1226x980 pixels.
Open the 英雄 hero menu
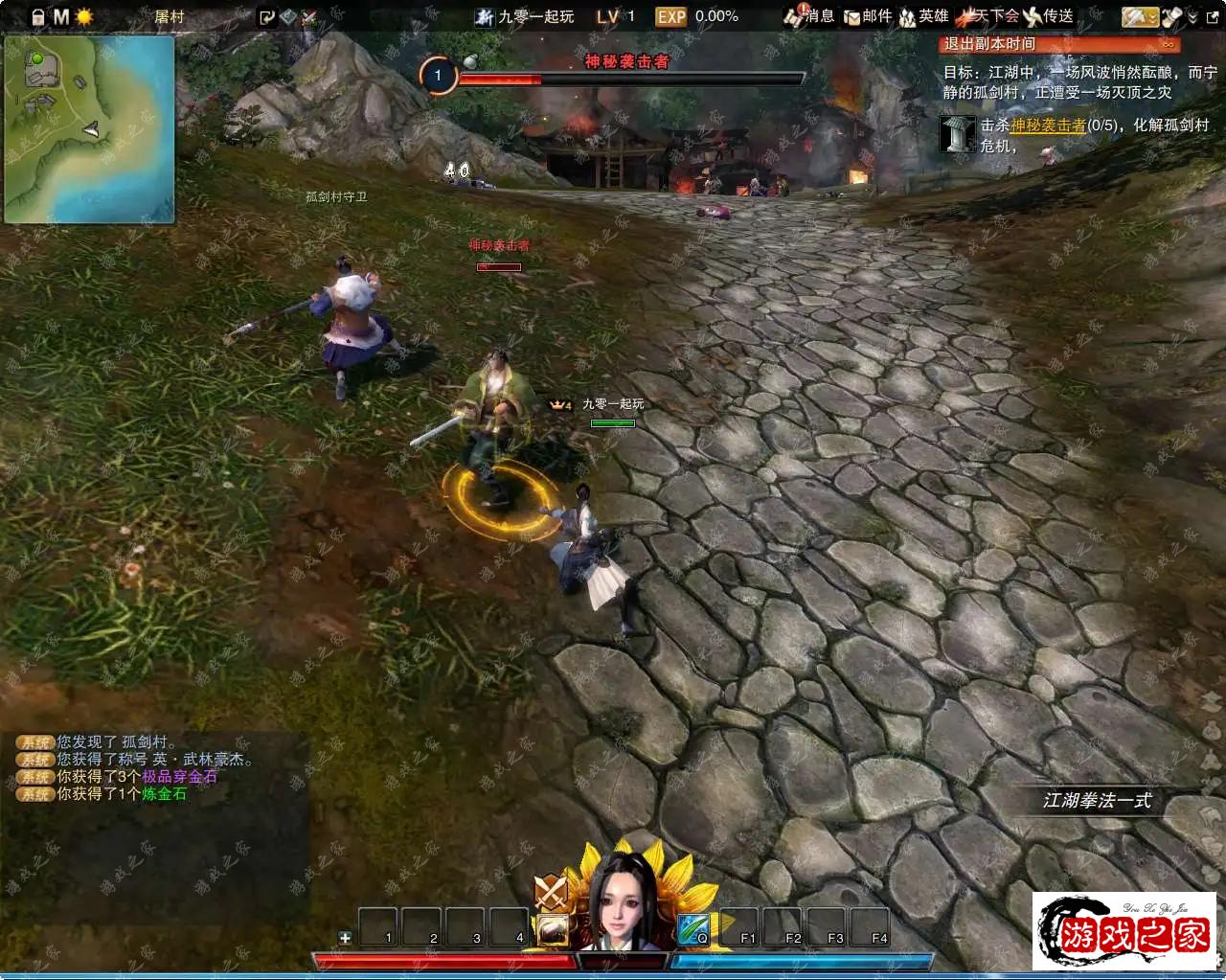[x=923, y=16]
